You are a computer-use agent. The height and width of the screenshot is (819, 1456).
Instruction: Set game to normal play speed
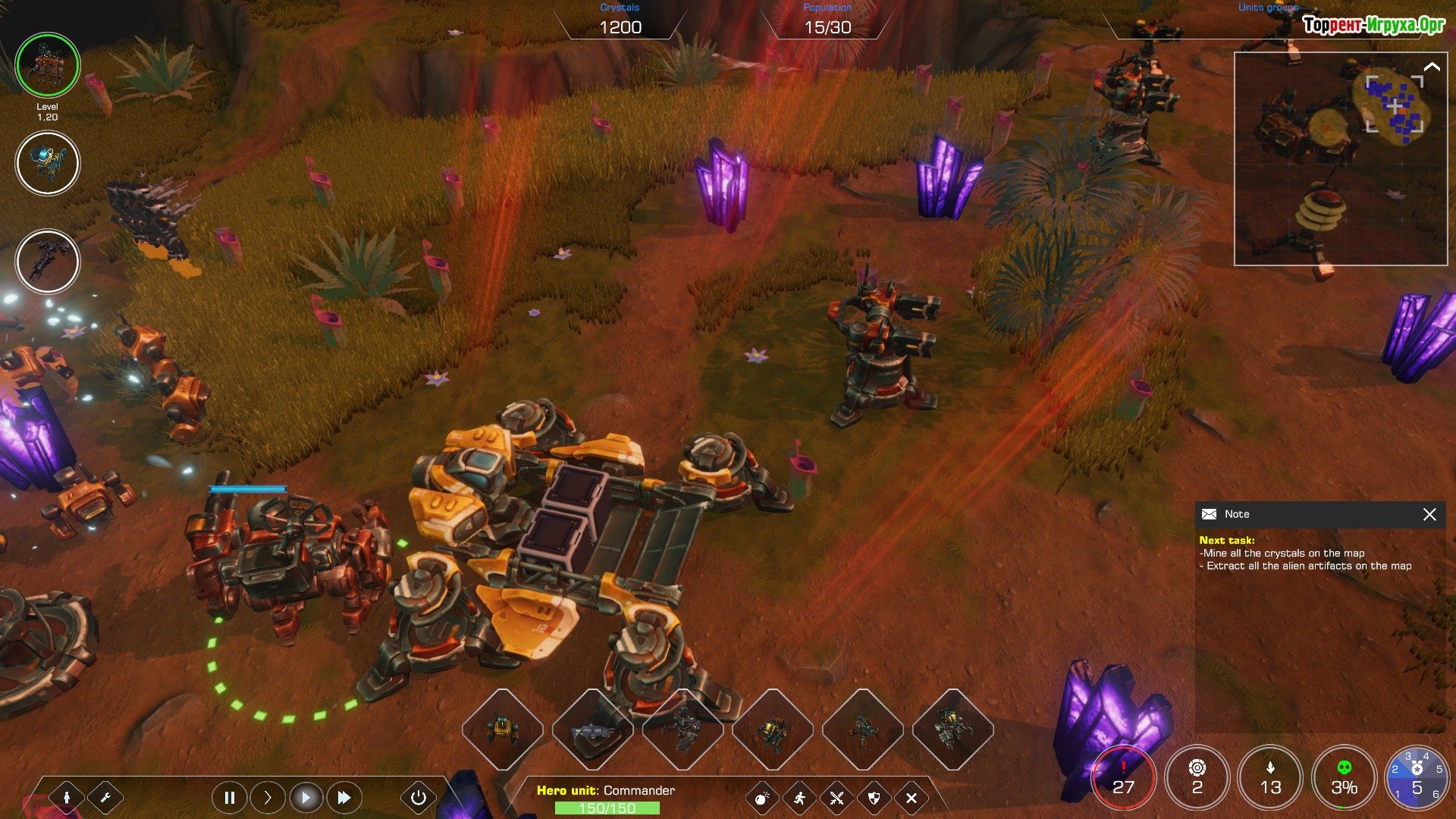pos(306,797)
